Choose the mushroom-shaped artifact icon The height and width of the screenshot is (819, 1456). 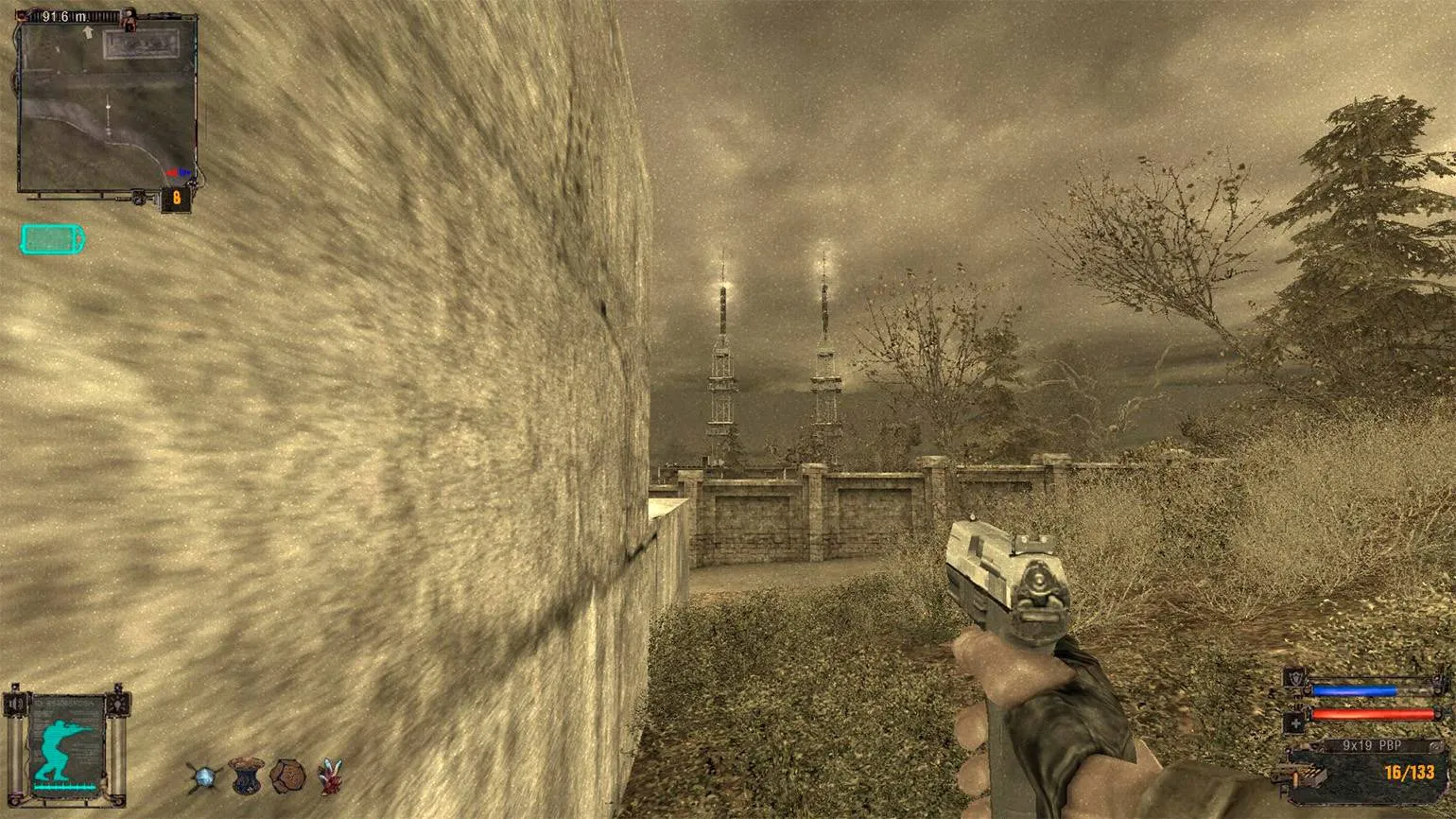coord(246,775)
